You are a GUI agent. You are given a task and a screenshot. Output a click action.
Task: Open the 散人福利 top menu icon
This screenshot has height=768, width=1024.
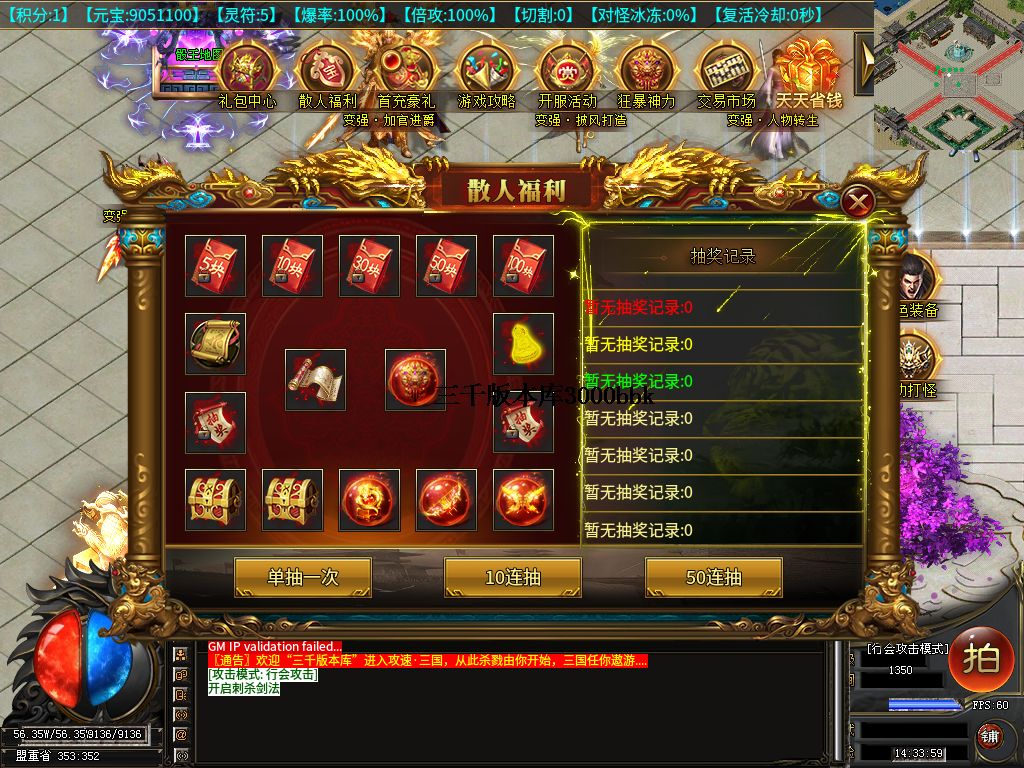coord(327,69)
